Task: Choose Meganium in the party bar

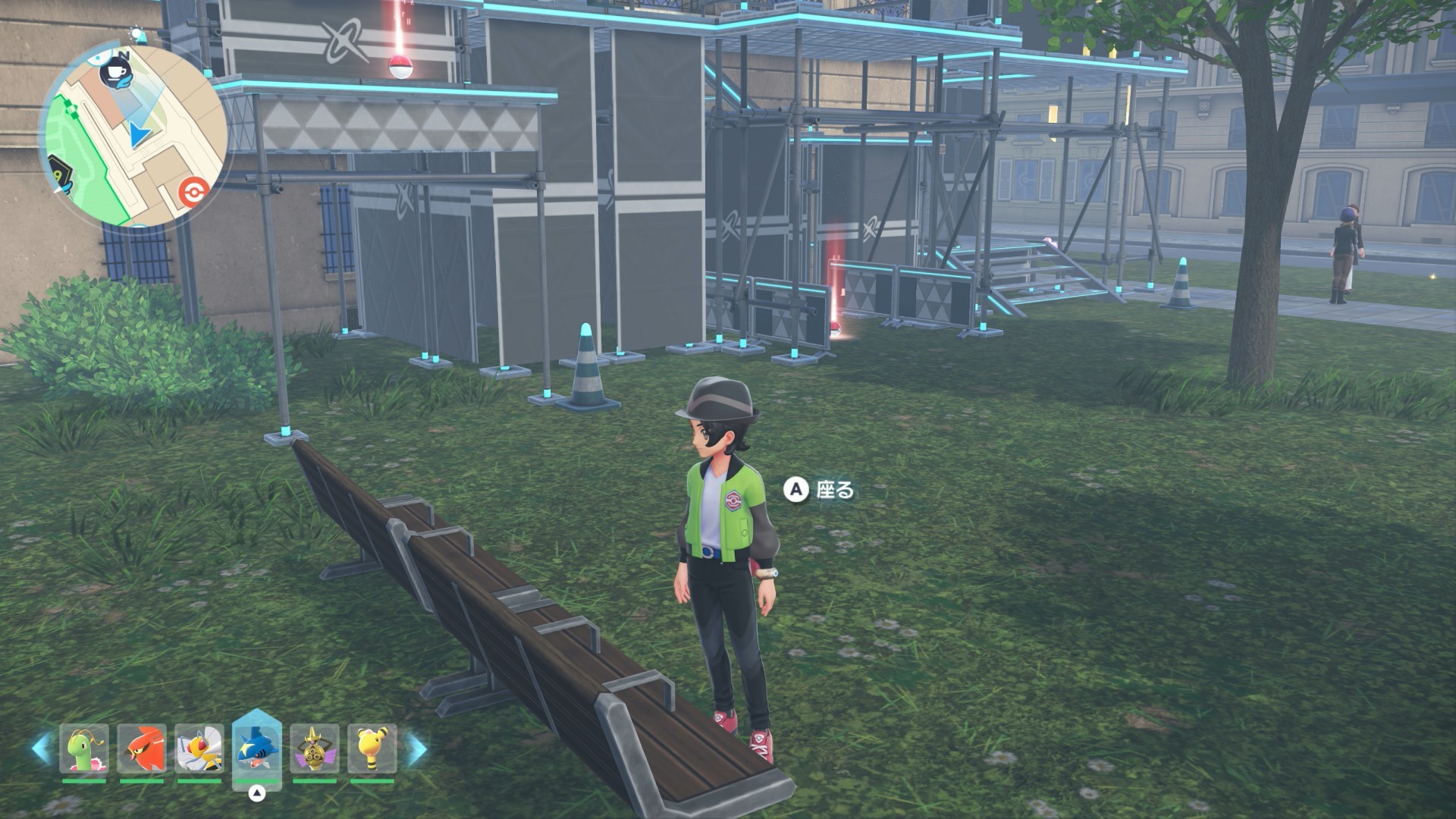Action: tap(83, 749)
